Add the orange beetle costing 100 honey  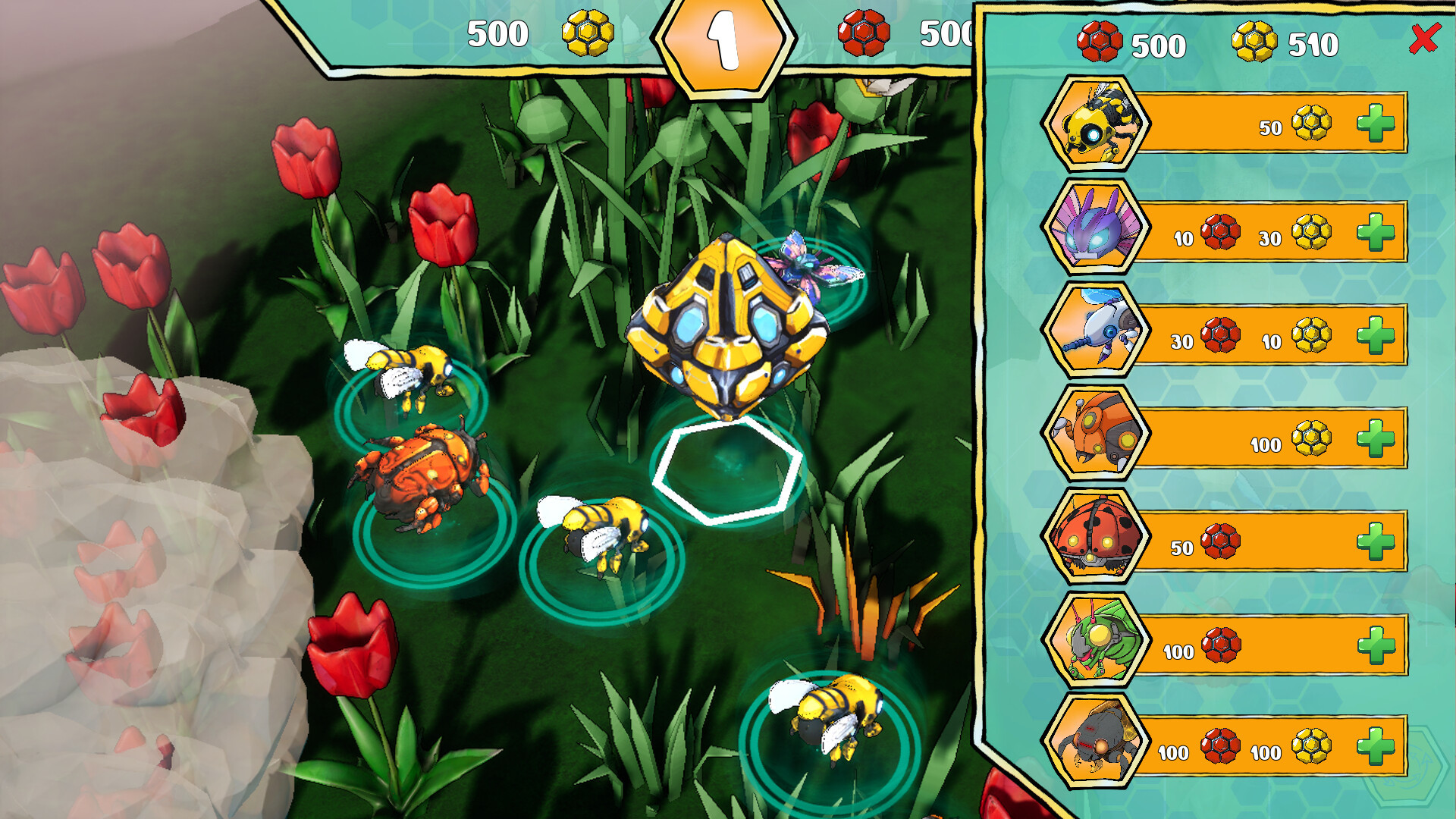tap(1376, 438)
